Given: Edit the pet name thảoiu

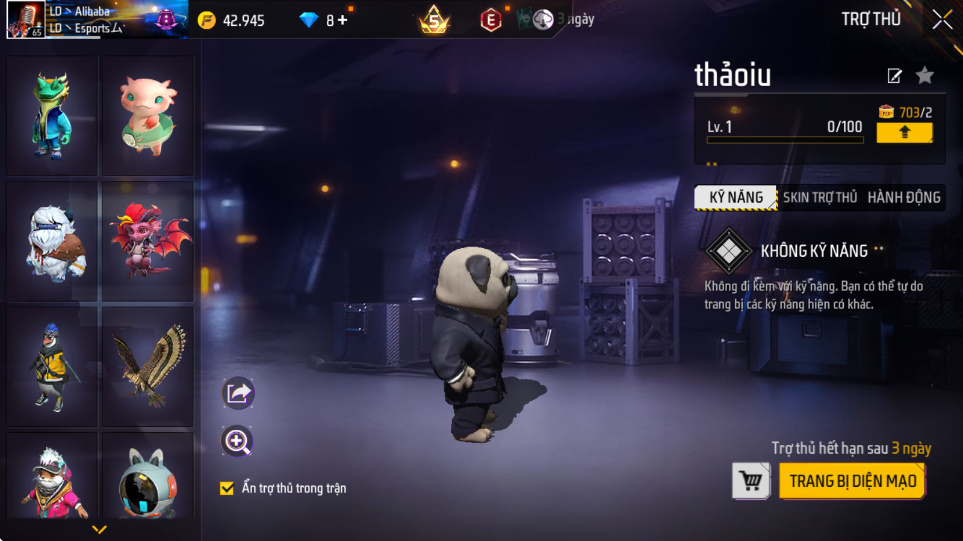Looking at the screenshot, I should [x=895, y=76].
